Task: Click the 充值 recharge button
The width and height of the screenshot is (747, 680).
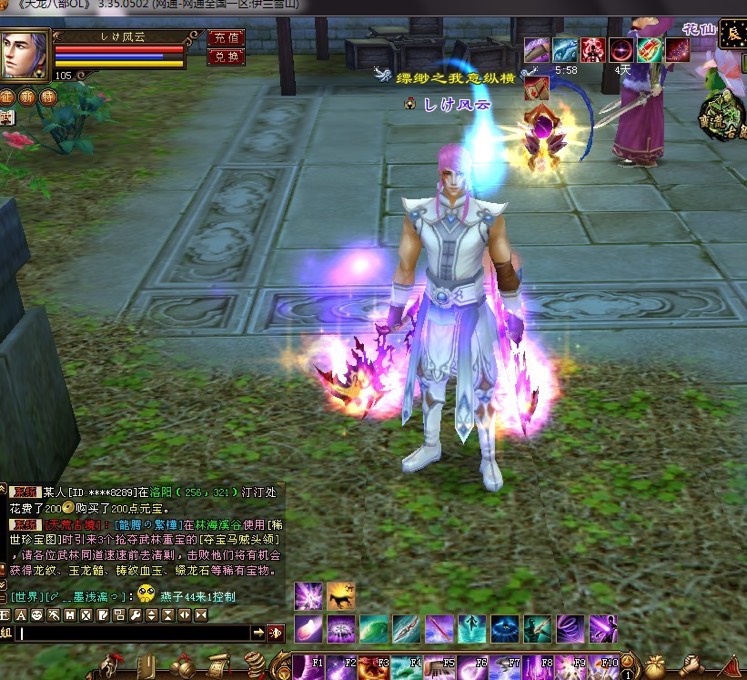Action: point(227,38)
